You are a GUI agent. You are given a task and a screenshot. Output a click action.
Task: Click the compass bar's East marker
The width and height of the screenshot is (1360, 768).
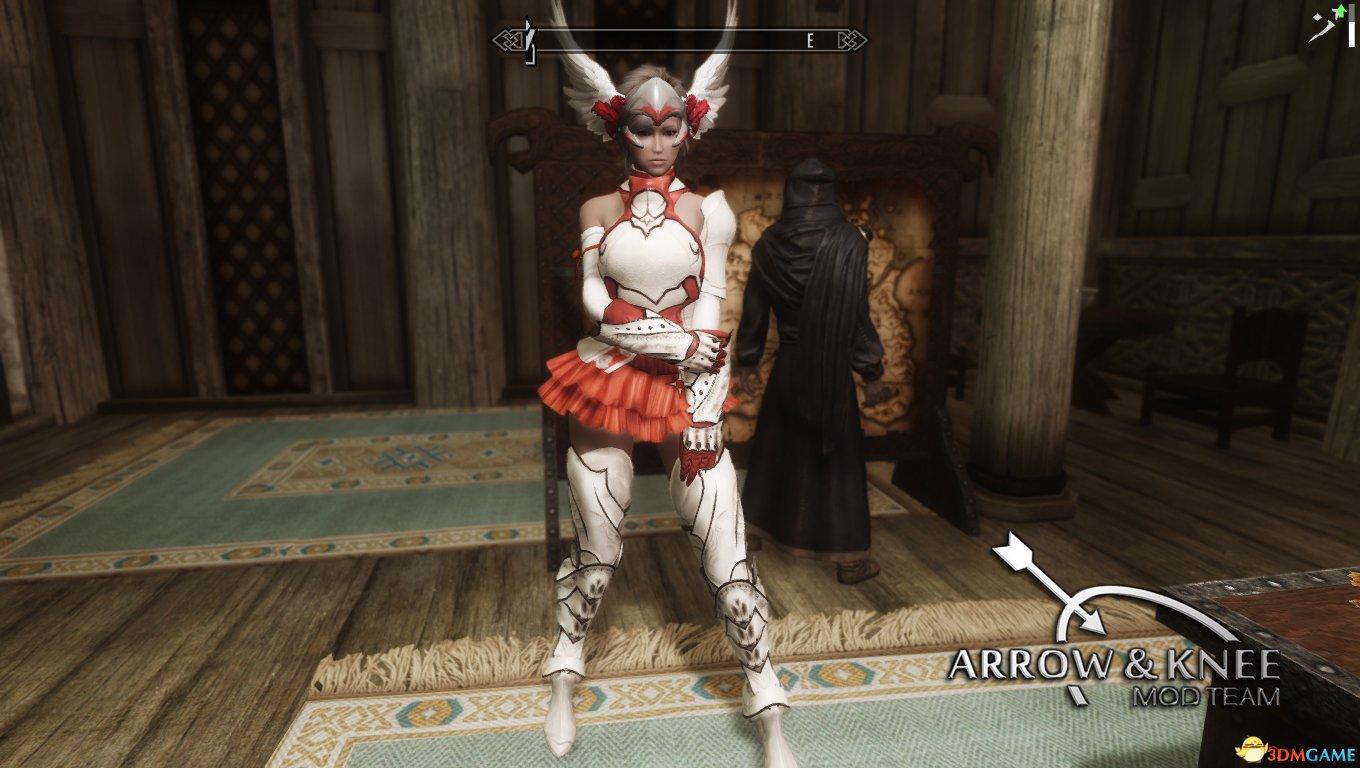click(x=810, y=41)
